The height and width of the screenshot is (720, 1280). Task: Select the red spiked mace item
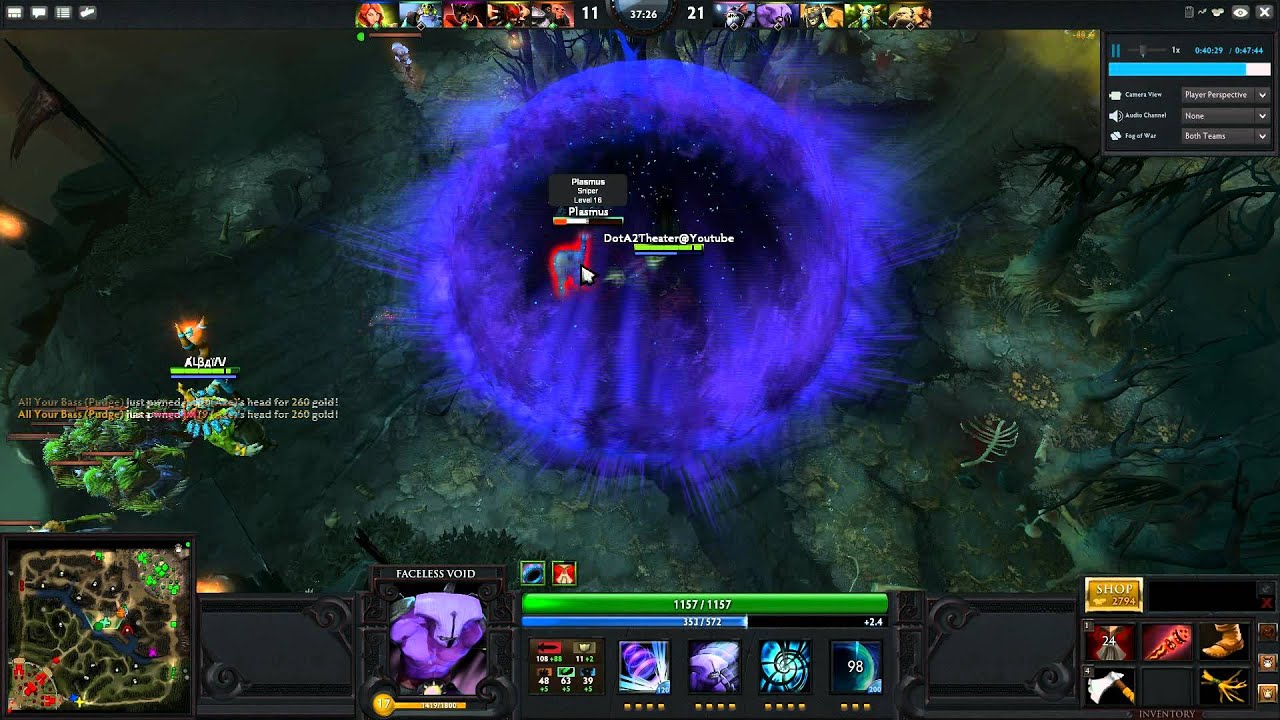click(x=1166, y=643)
